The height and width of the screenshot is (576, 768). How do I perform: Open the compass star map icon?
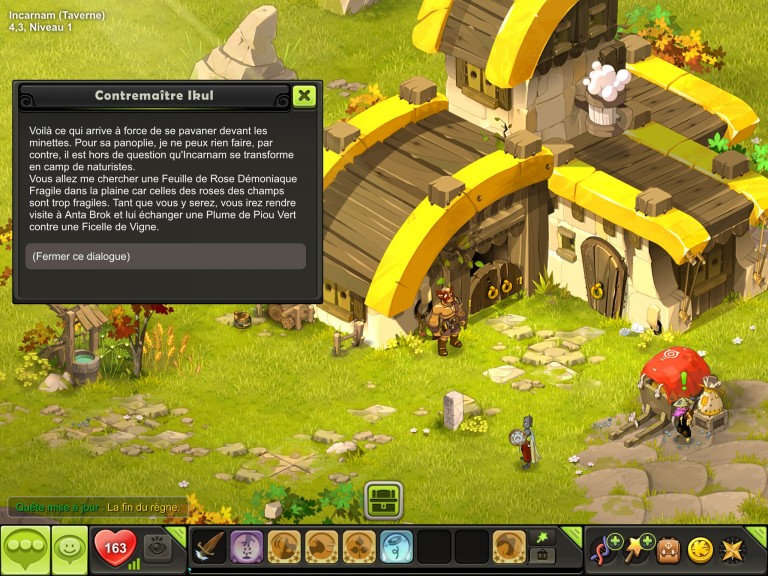tap(734, 549)
